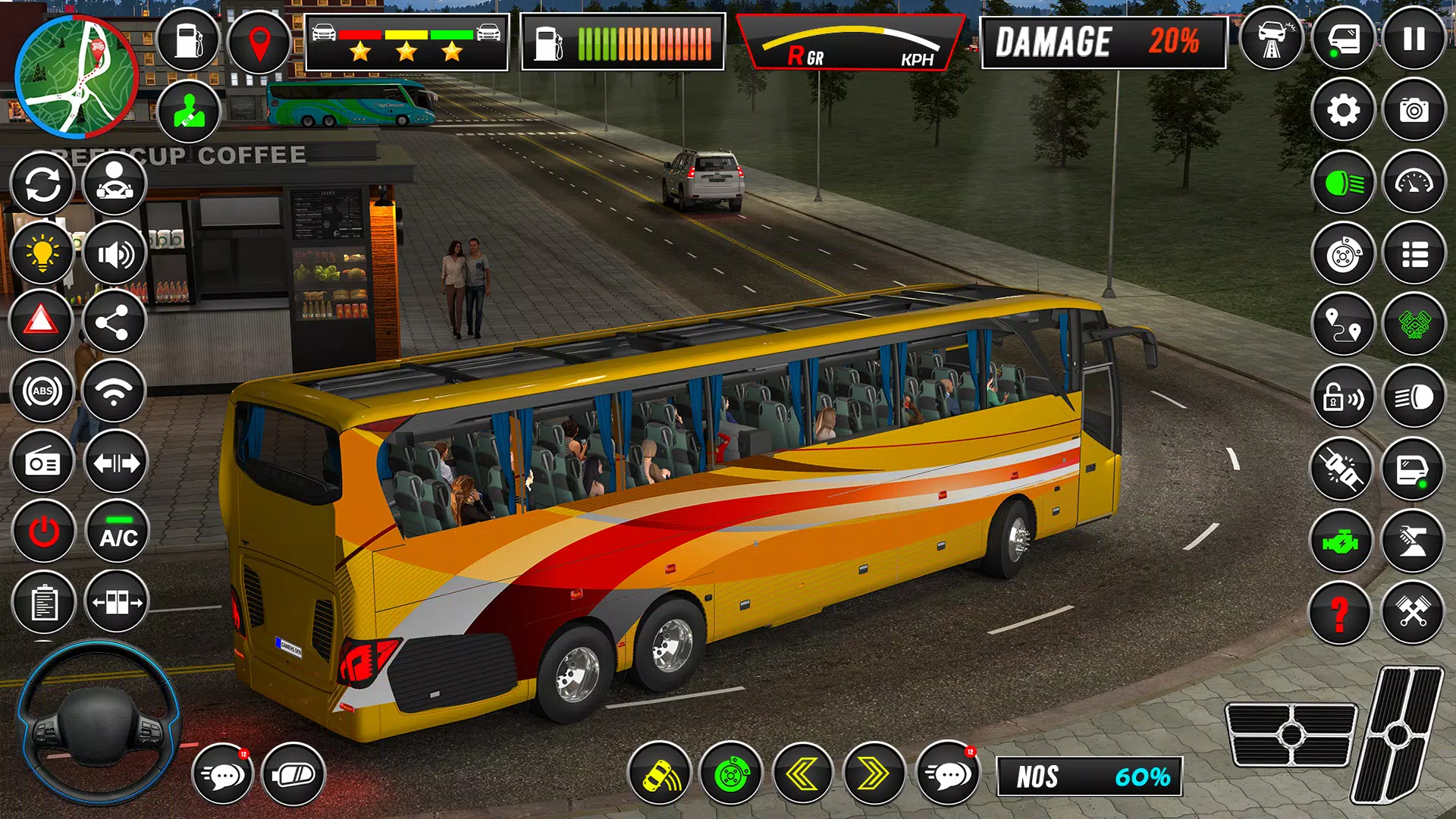Signal left with the left chevron arrow
Viewport: 1456px width, 819px height.
[802, 774]
